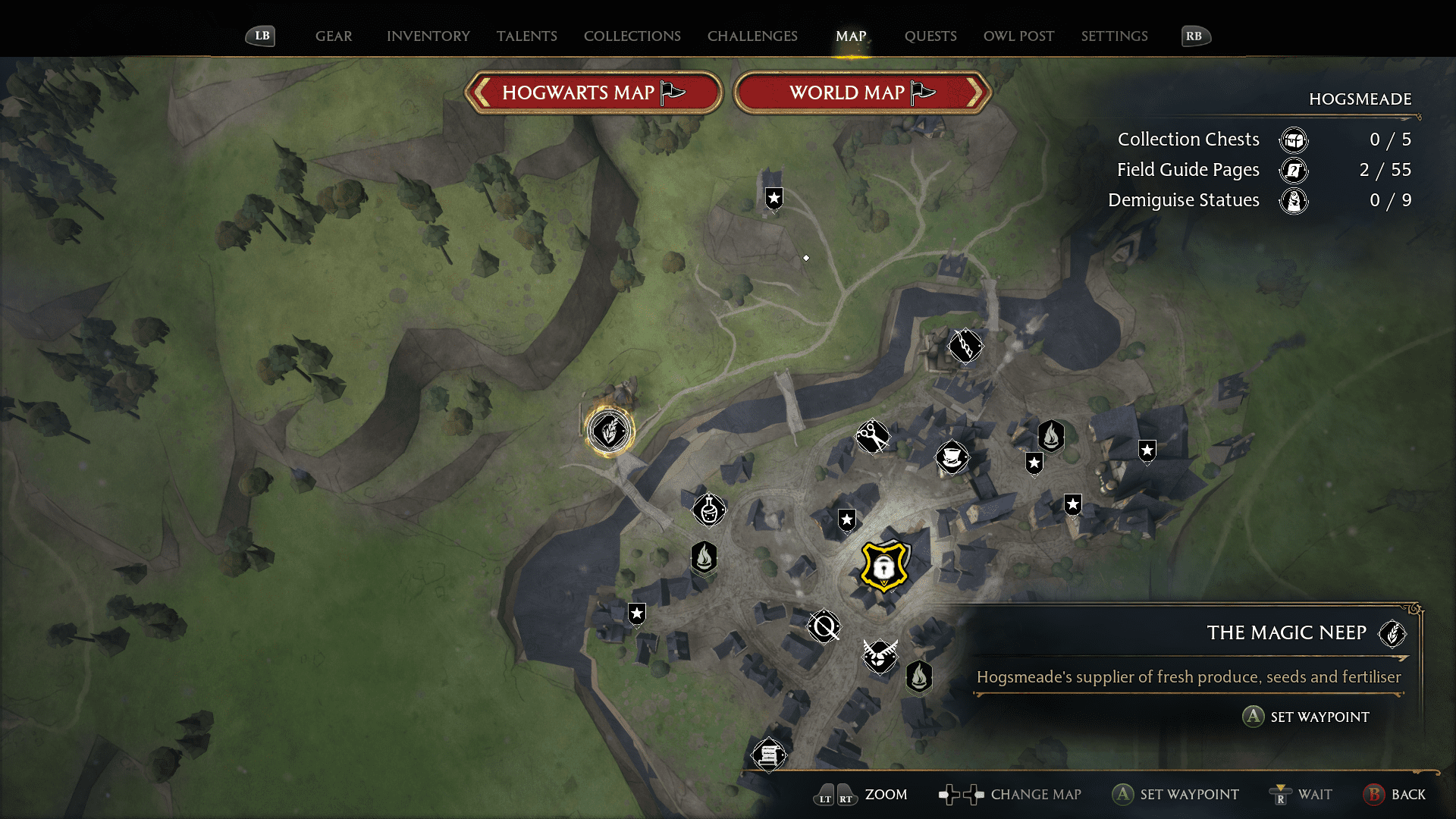Image resolution: width=1456 pixels, height=819 pixels.
Task: Select the Collection Chests legend icon
Action: coord(1293,140)
